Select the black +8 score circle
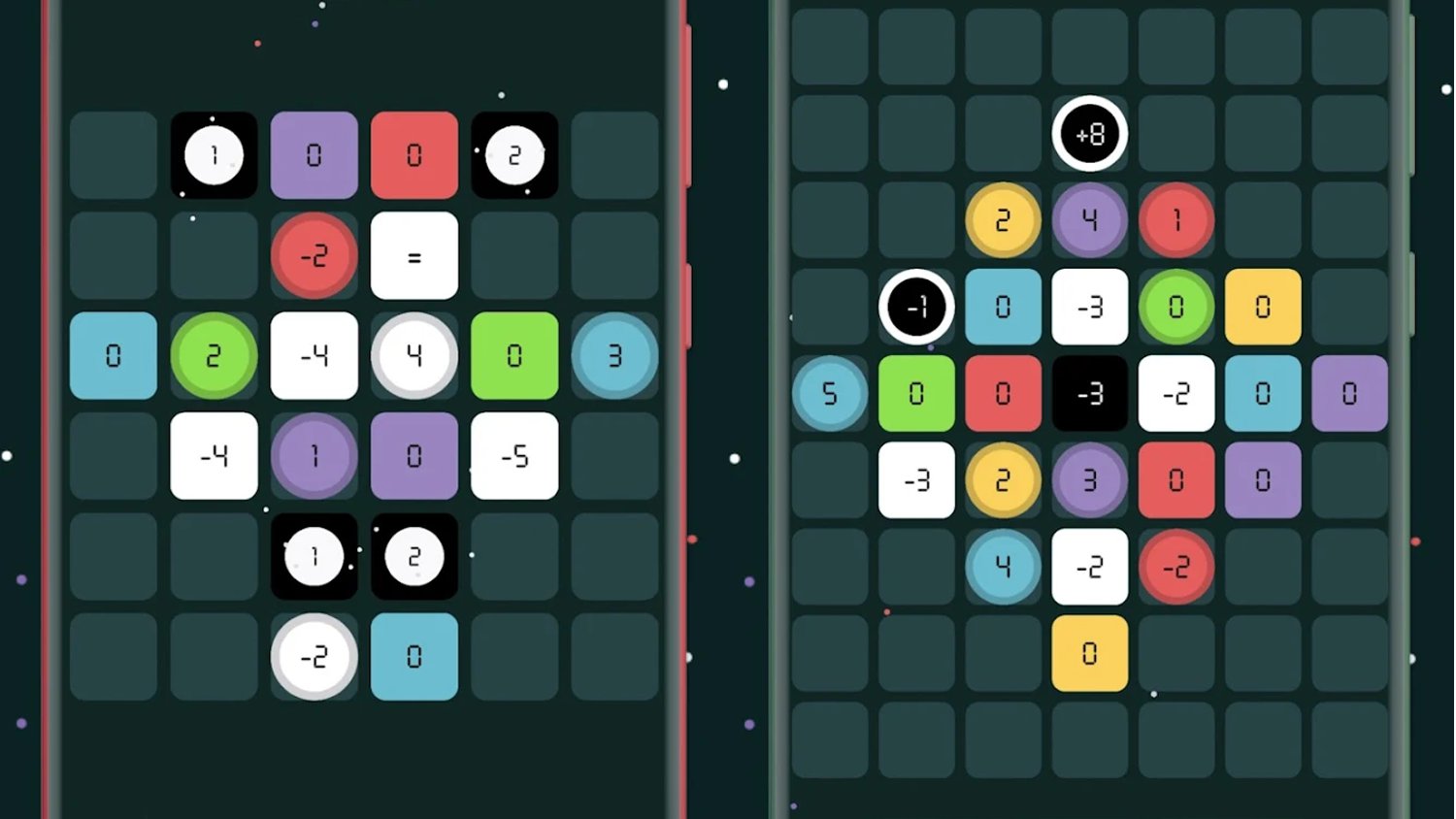The width and height of the screenshot is (1456, 819). click(x=1090, y=136)
